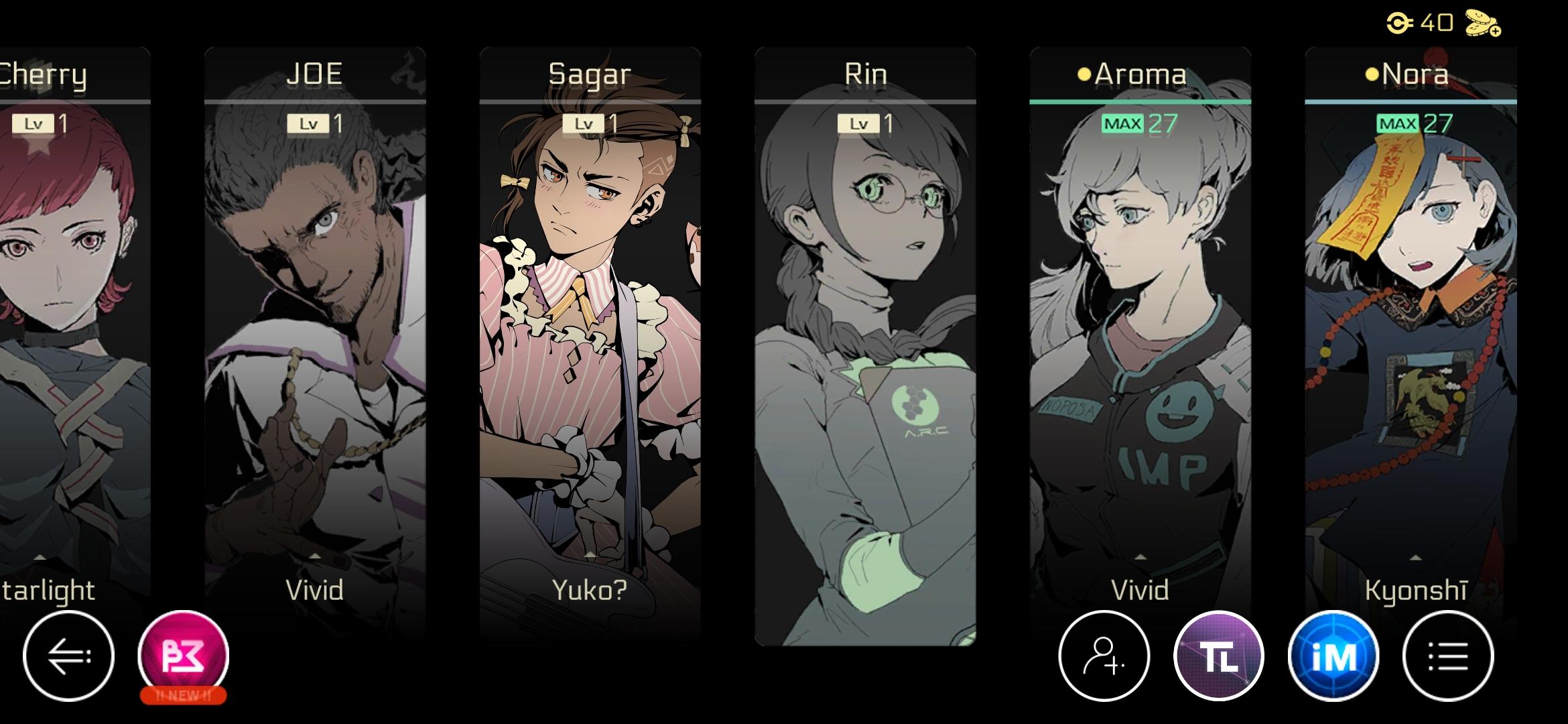Click the Lv 1 badge on JOE's card

(x=316, y=124)
